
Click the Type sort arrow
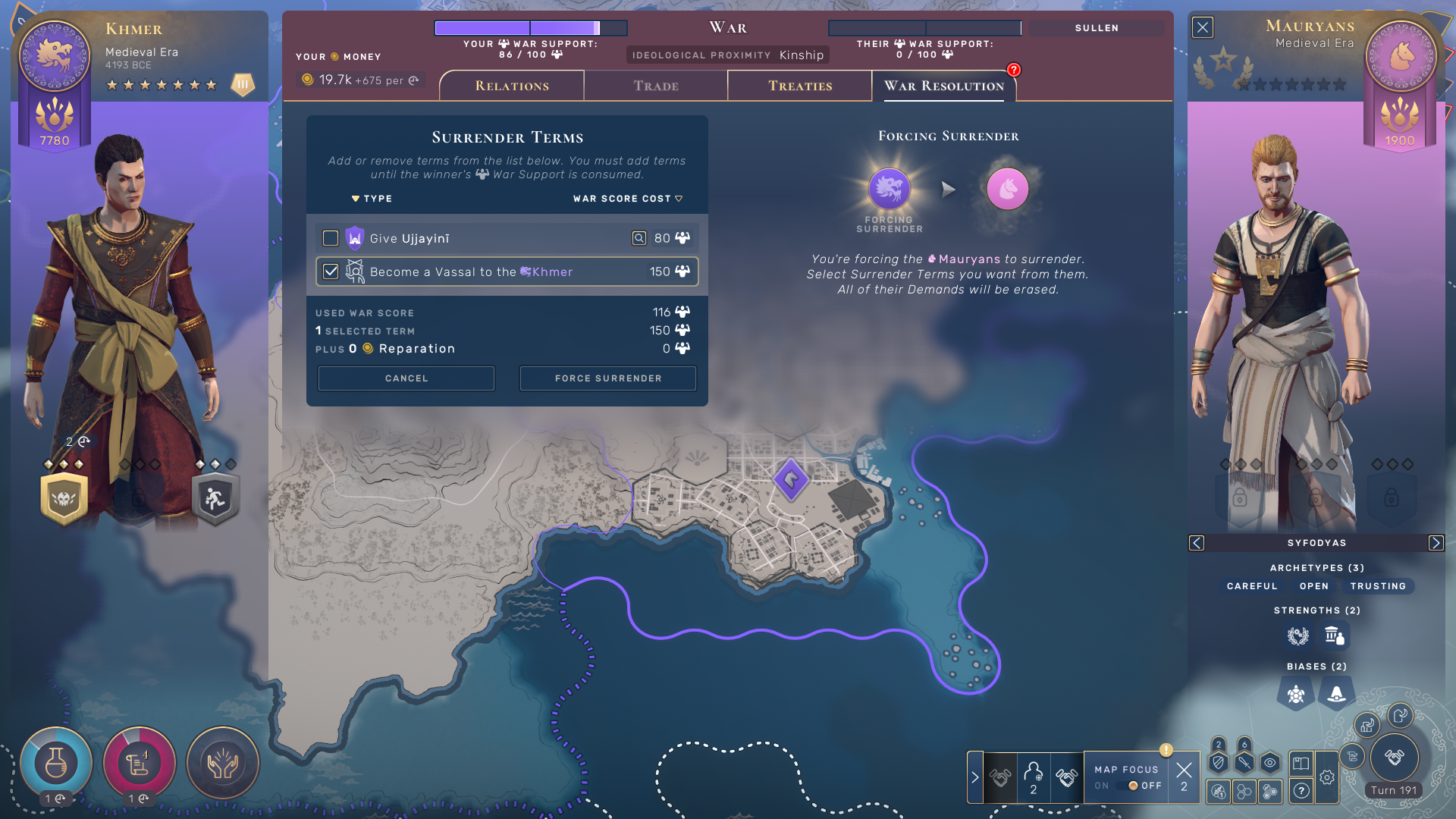[x=356, y=198]
